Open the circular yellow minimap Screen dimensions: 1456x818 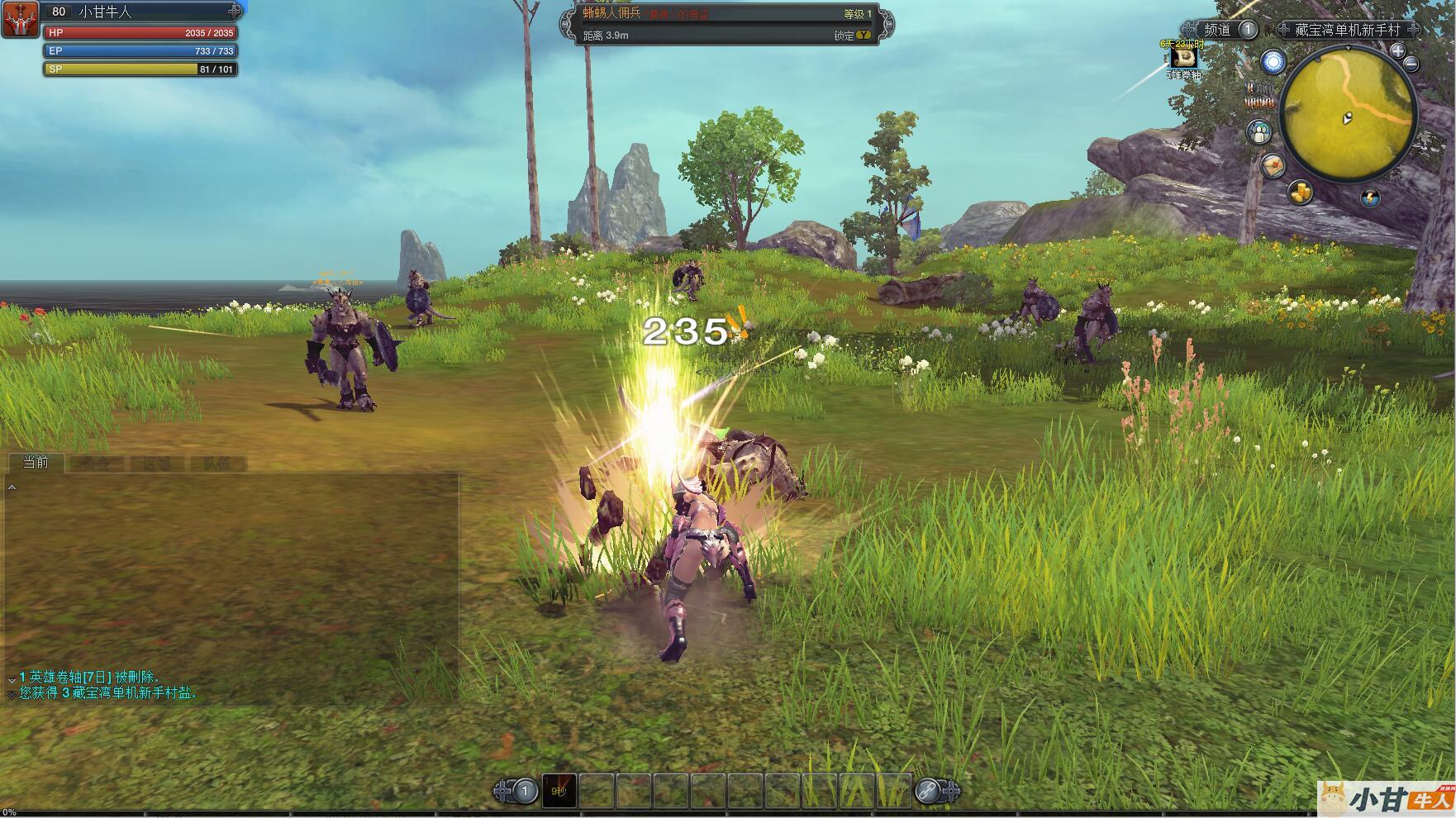1348,114
